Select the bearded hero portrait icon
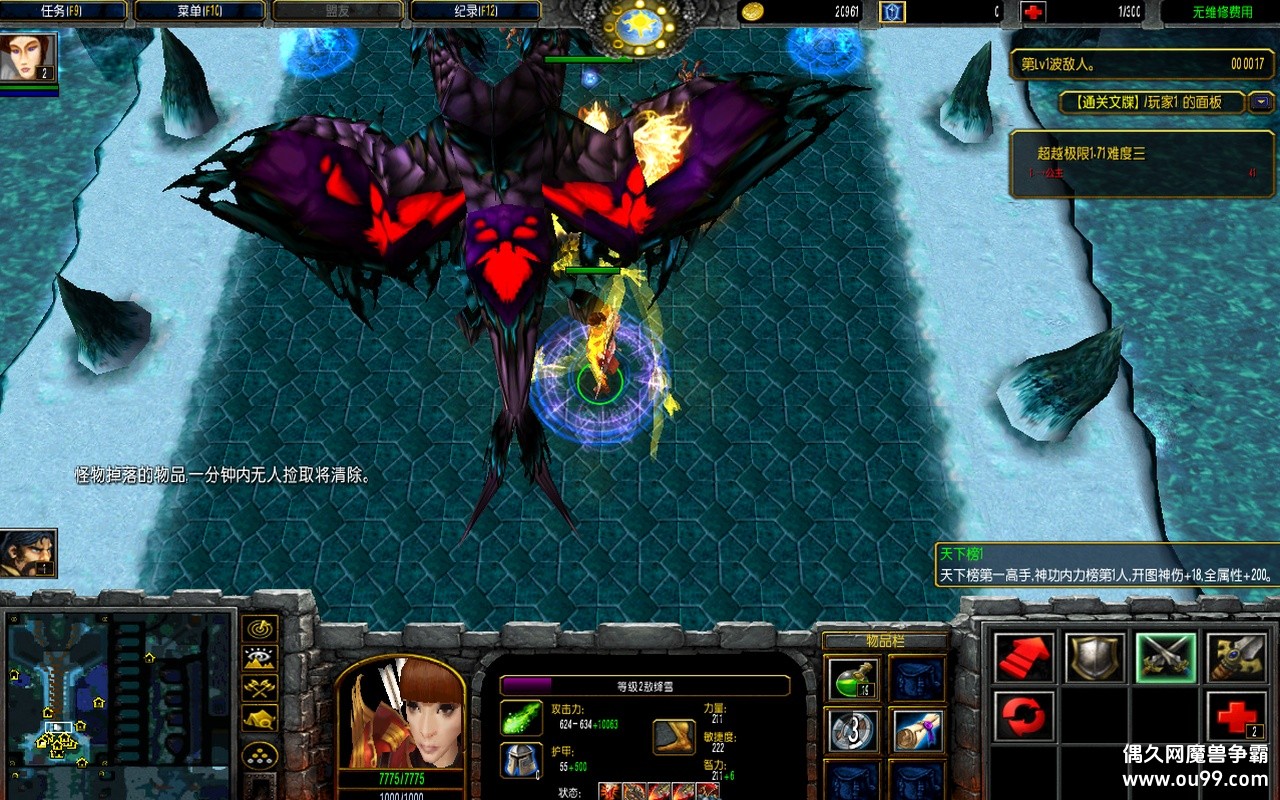The image size is (1280, 800). (x=28, y=553)
